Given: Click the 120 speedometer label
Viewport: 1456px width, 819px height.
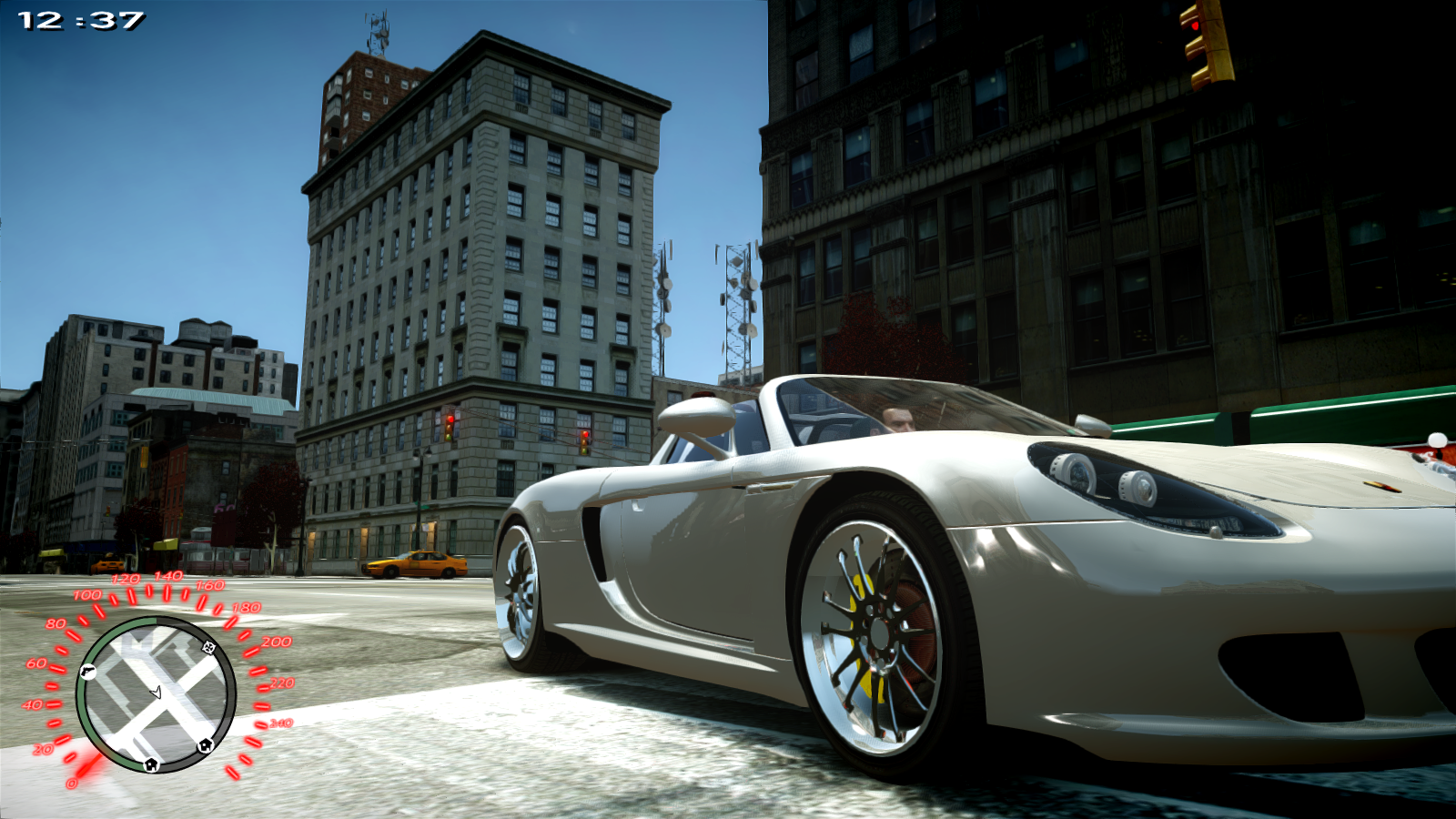Looking at the screenshot, I should [126, 577].
